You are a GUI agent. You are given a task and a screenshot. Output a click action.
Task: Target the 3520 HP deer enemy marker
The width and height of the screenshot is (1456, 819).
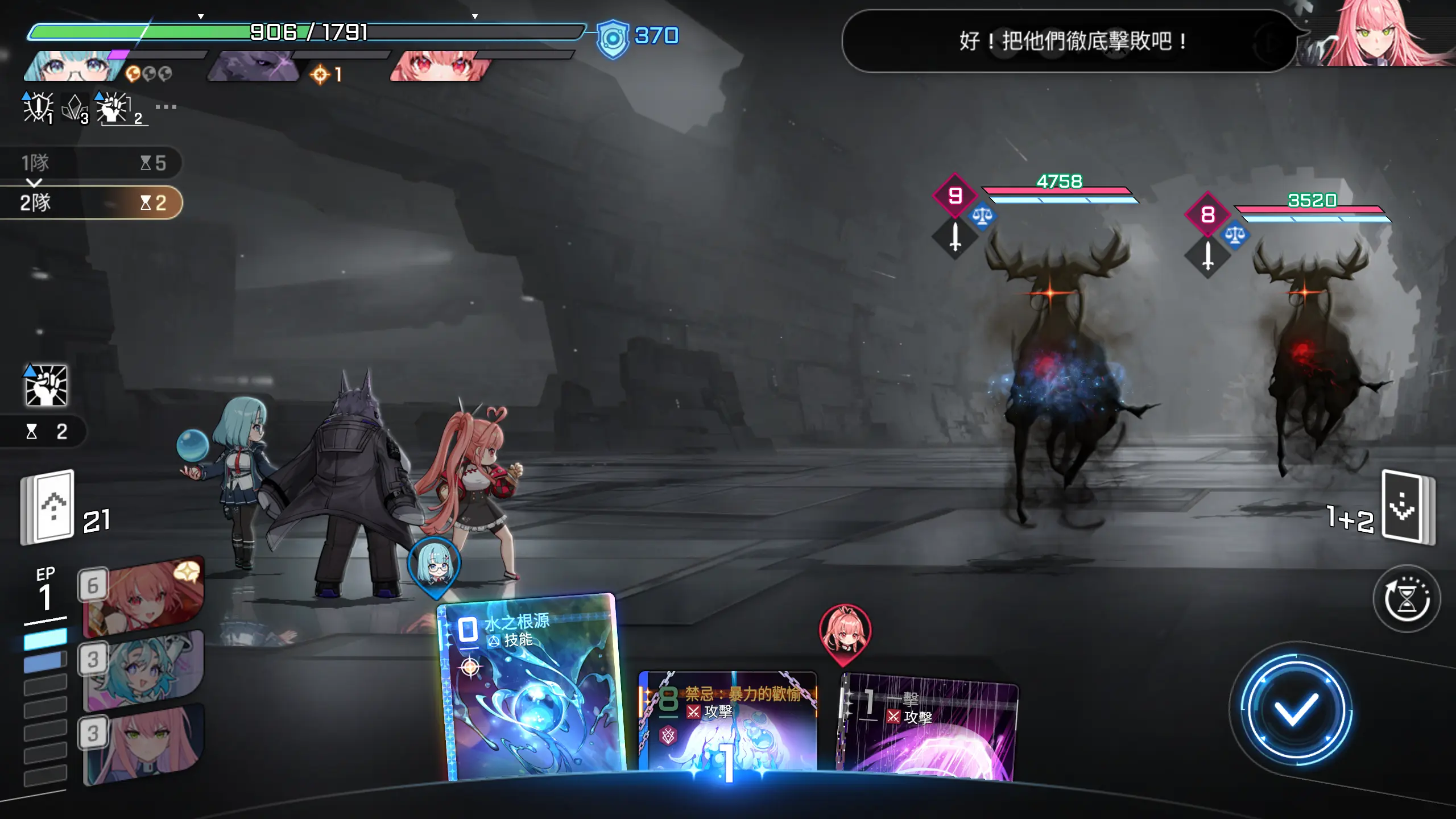coord(1207,214)
